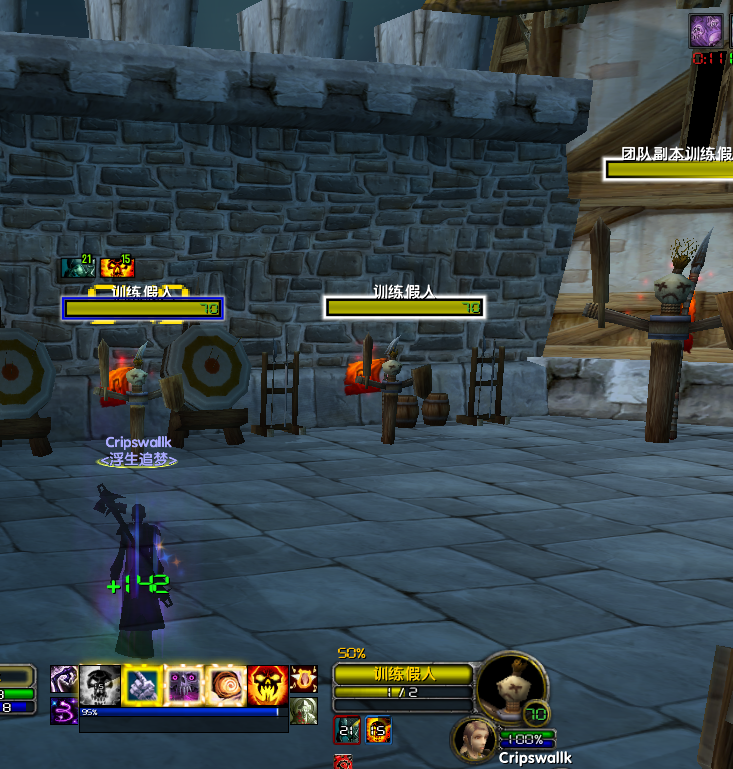Select the currently targeted dummy's nameplate
Viewport: 733px width, 769px height.
142,308
